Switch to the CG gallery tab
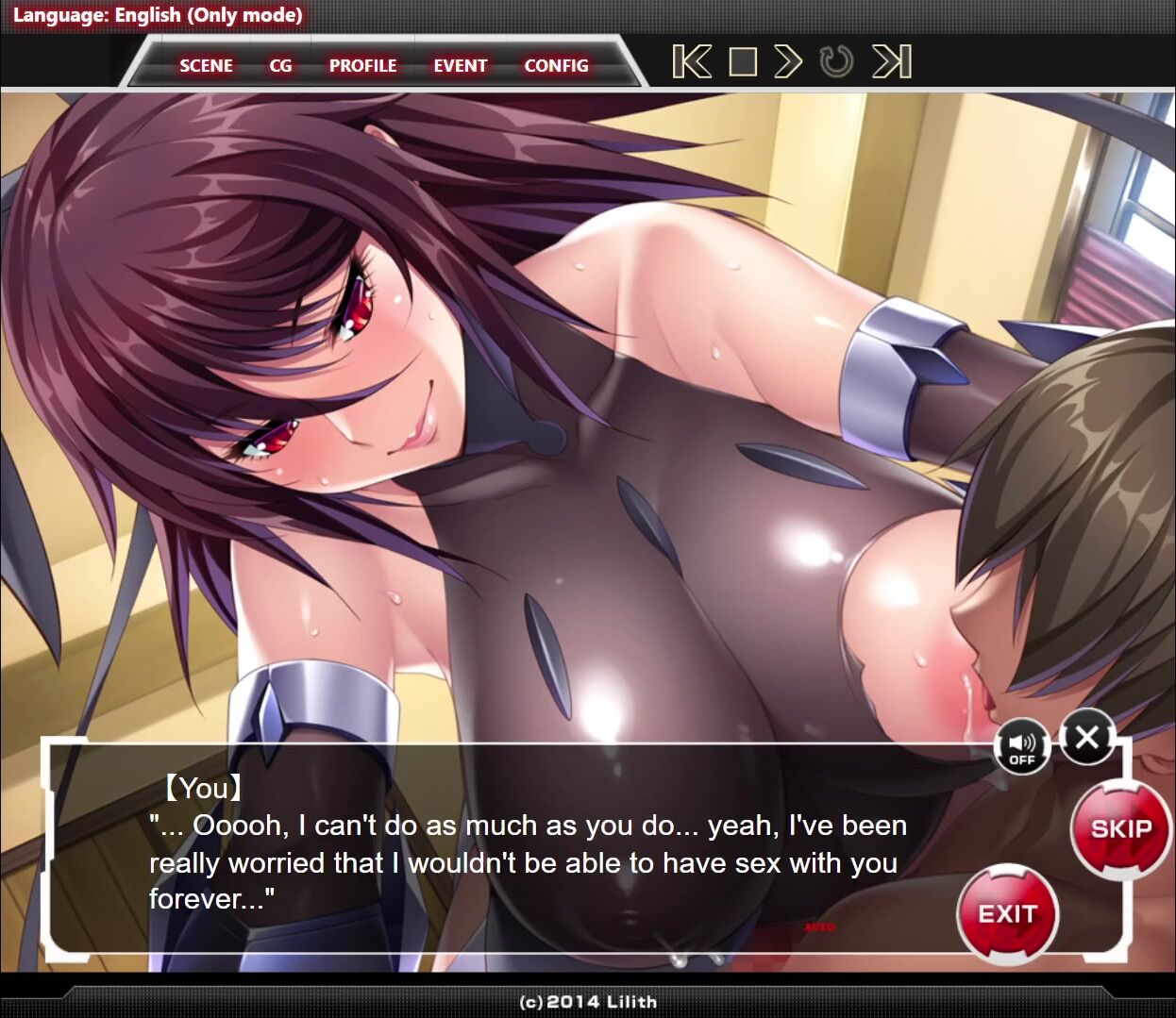The width and height of the screenshot is (1176, 1018). click(x=280, y=66)
